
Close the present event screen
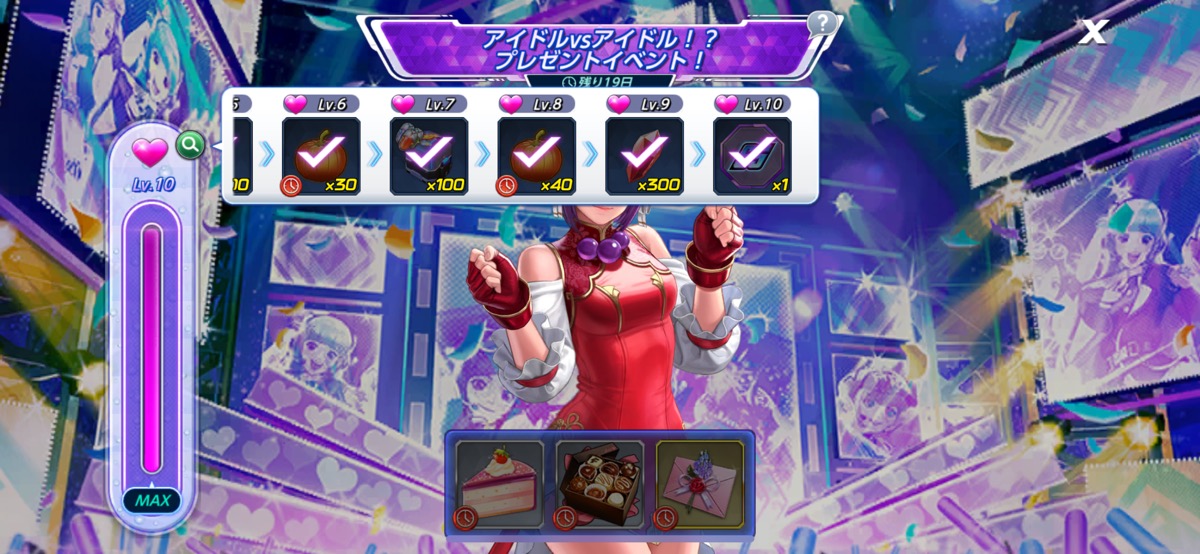coord(1093,32)
